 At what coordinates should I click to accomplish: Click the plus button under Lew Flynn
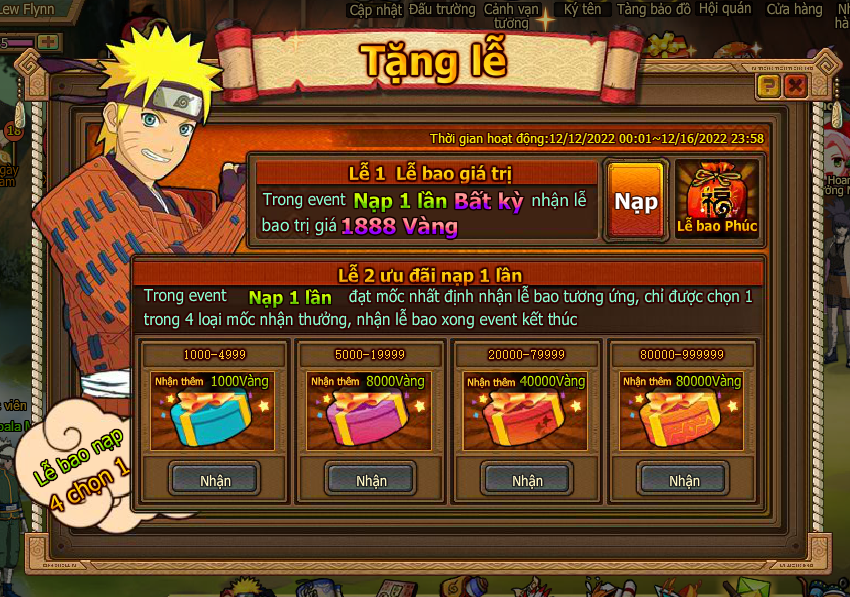coord(48,42)
